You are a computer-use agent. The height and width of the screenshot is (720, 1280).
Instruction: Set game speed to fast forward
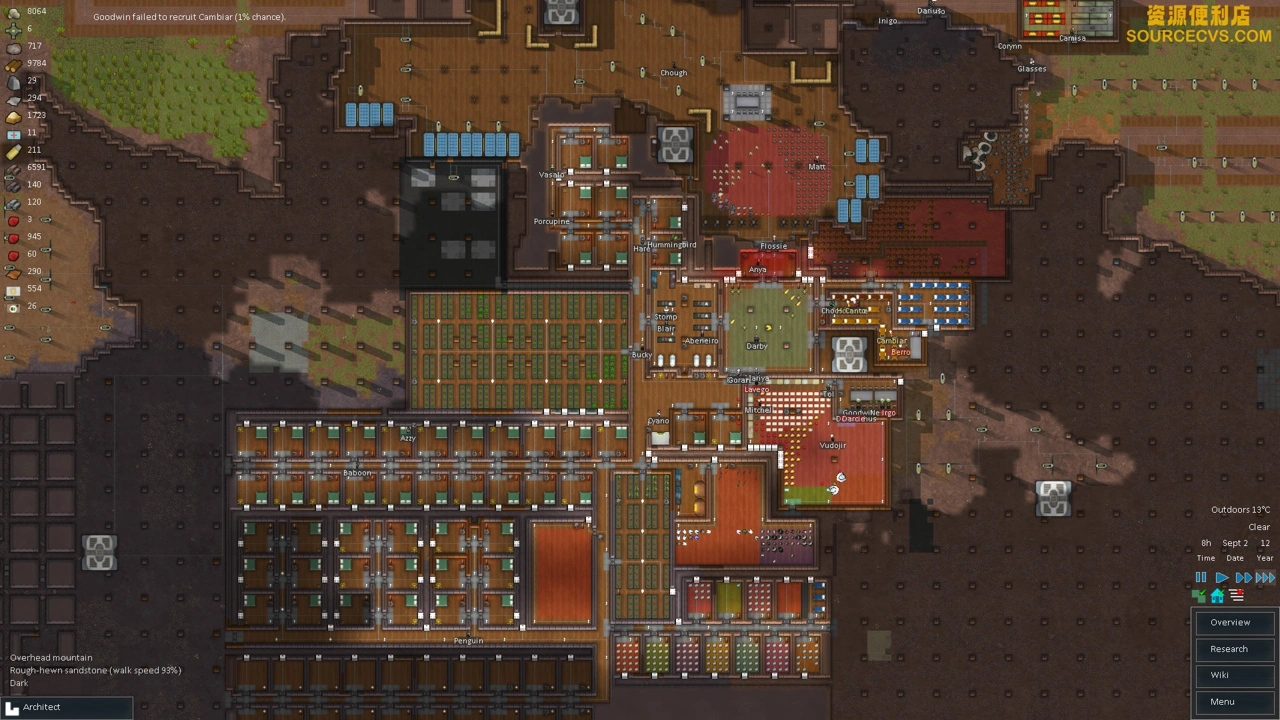(1243, 578)
